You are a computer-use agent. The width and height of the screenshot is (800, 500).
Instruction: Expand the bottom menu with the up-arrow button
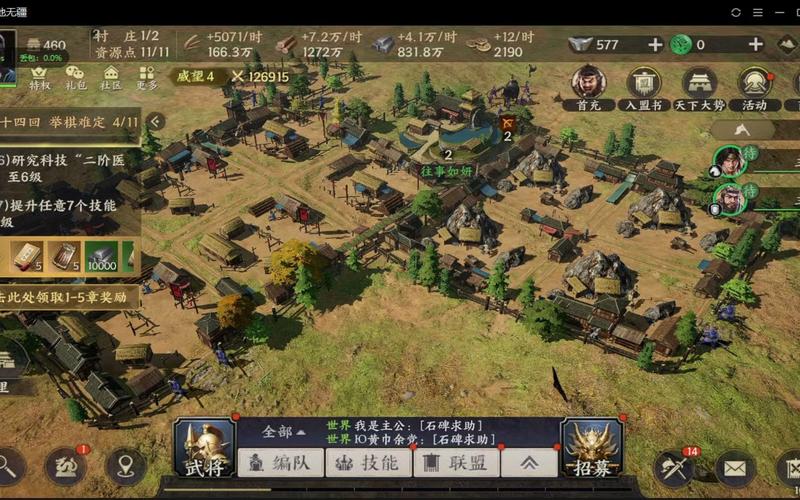tap(528, 462)
